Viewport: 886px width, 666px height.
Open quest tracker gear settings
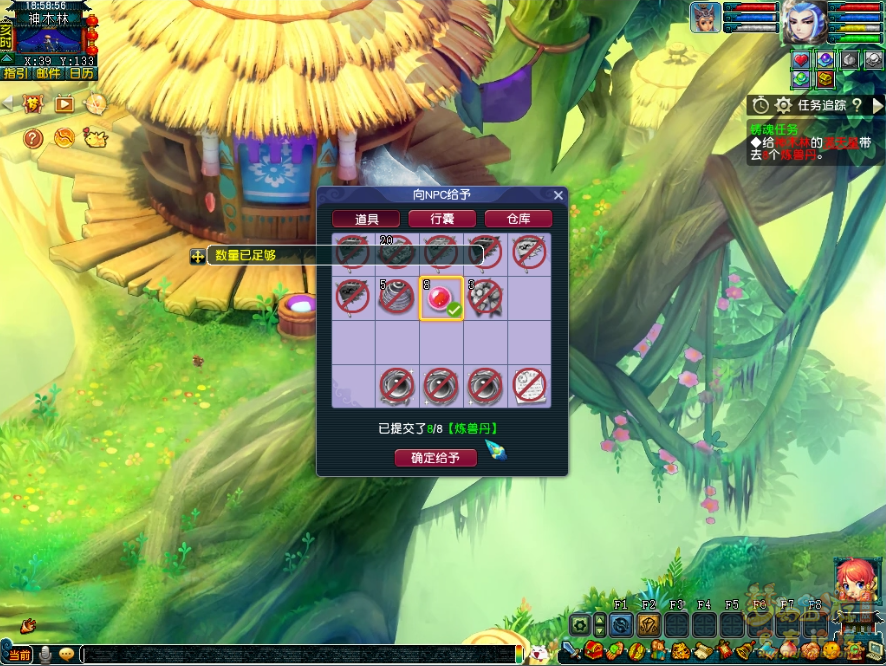pyautogui.click(x=783, y=105)
